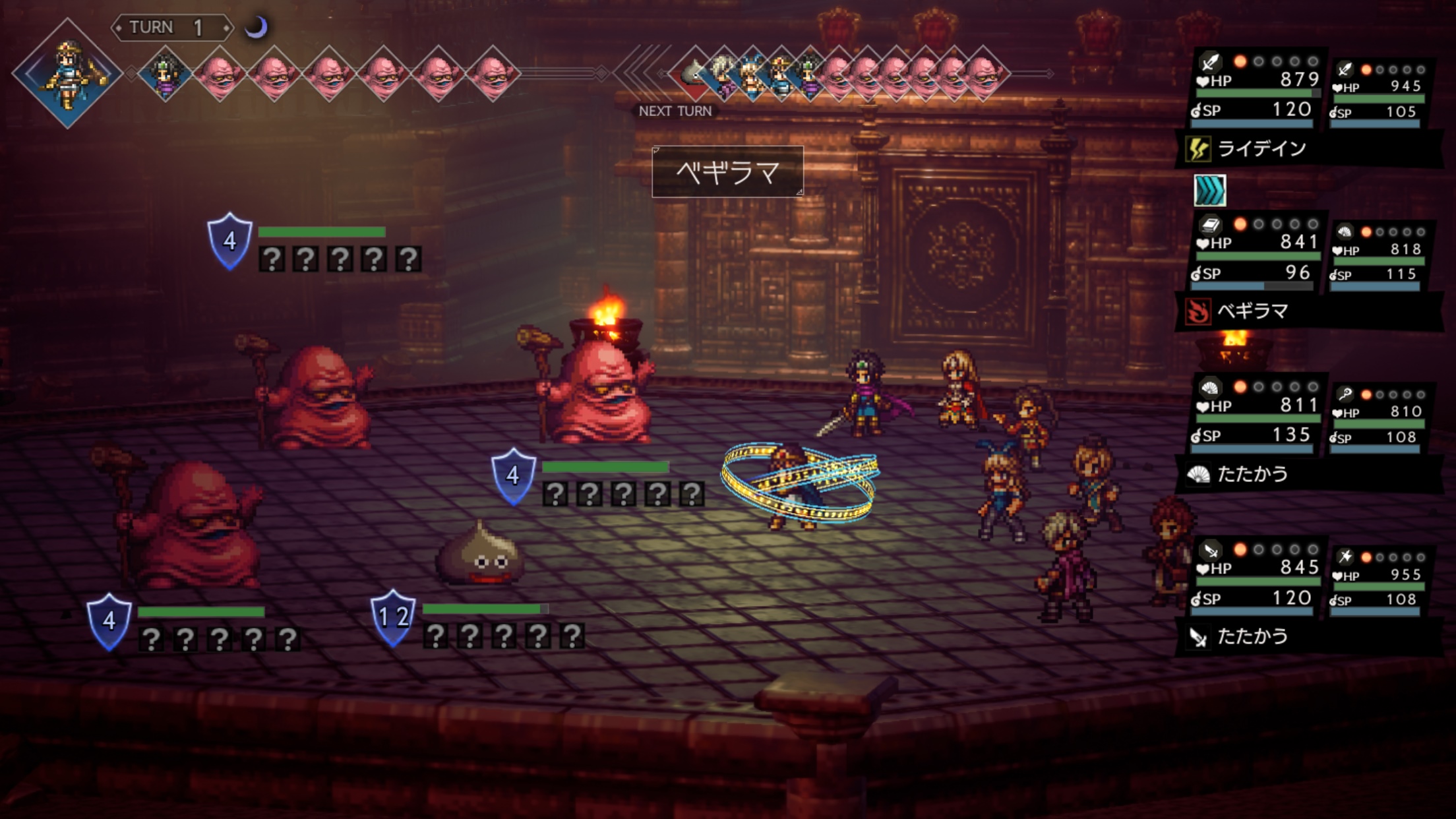Viewport: 1456px width, 819px height.
Task: Choose the ベギラマ command with flame icon
Action: pyautogui.click(x=1252, y=311)
